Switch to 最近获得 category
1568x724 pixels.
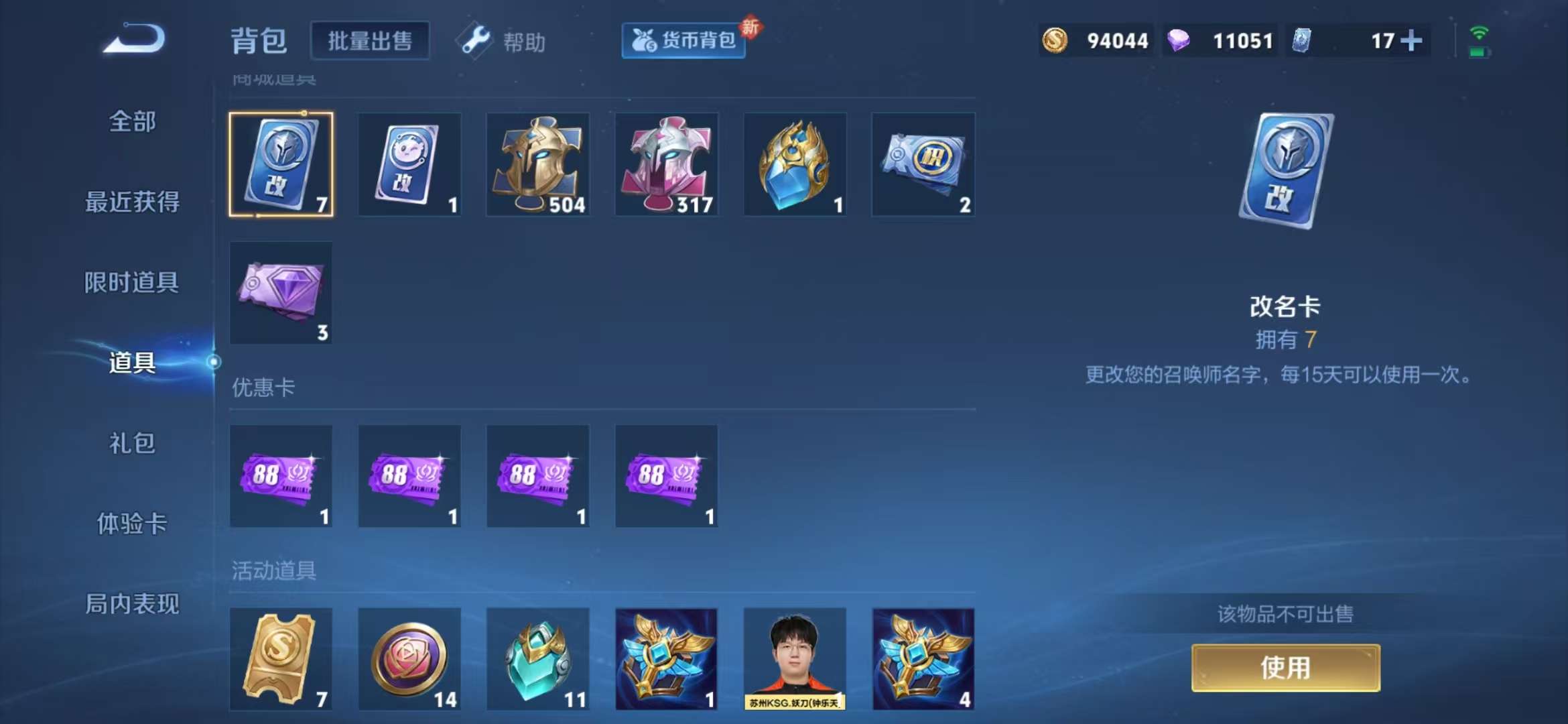(131, 202)
